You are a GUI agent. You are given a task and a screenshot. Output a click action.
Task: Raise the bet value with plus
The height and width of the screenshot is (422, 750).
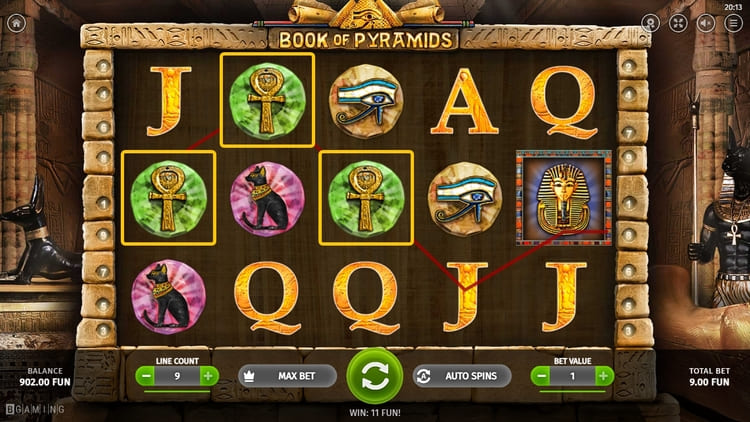point(604,376)
